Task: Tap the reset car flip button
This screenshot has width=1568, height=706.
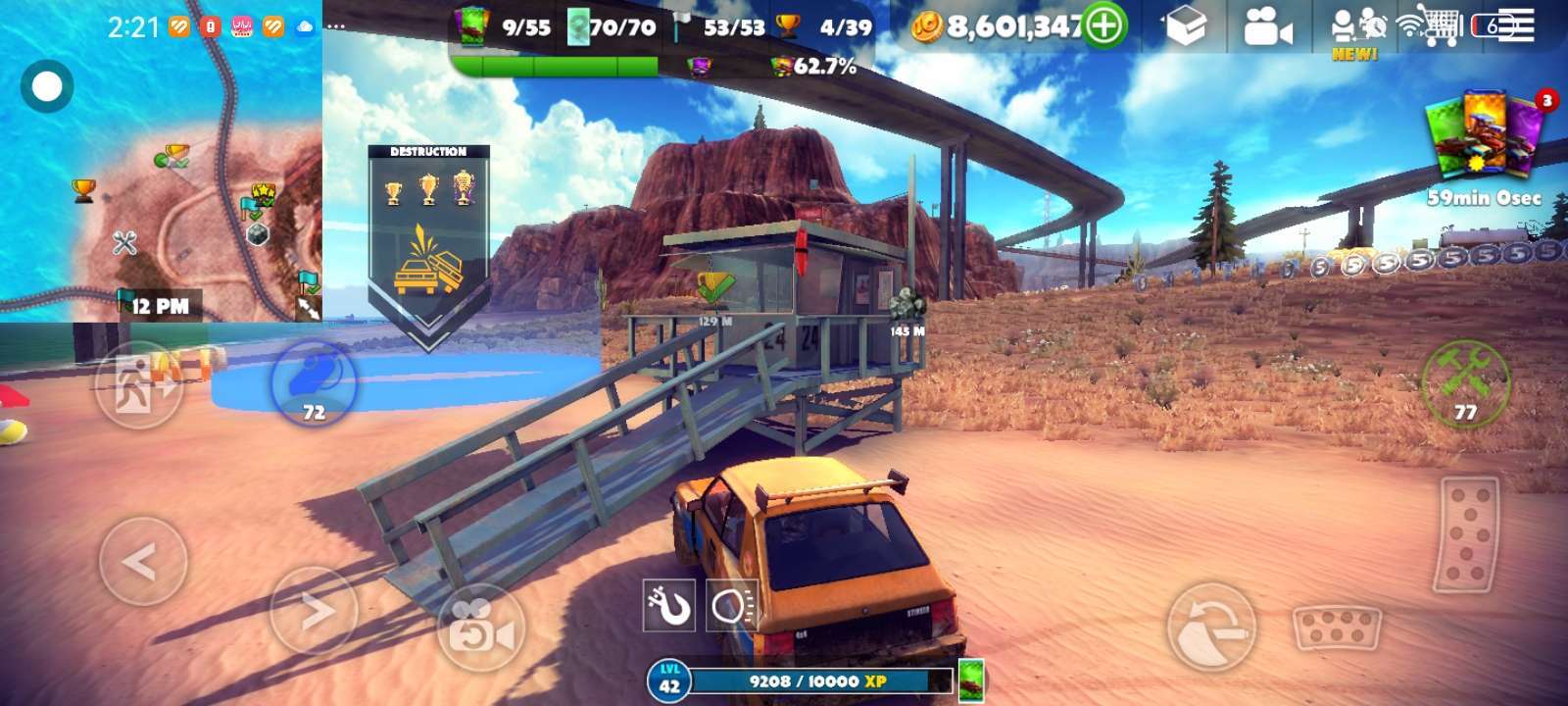Action: [1211, 628]
